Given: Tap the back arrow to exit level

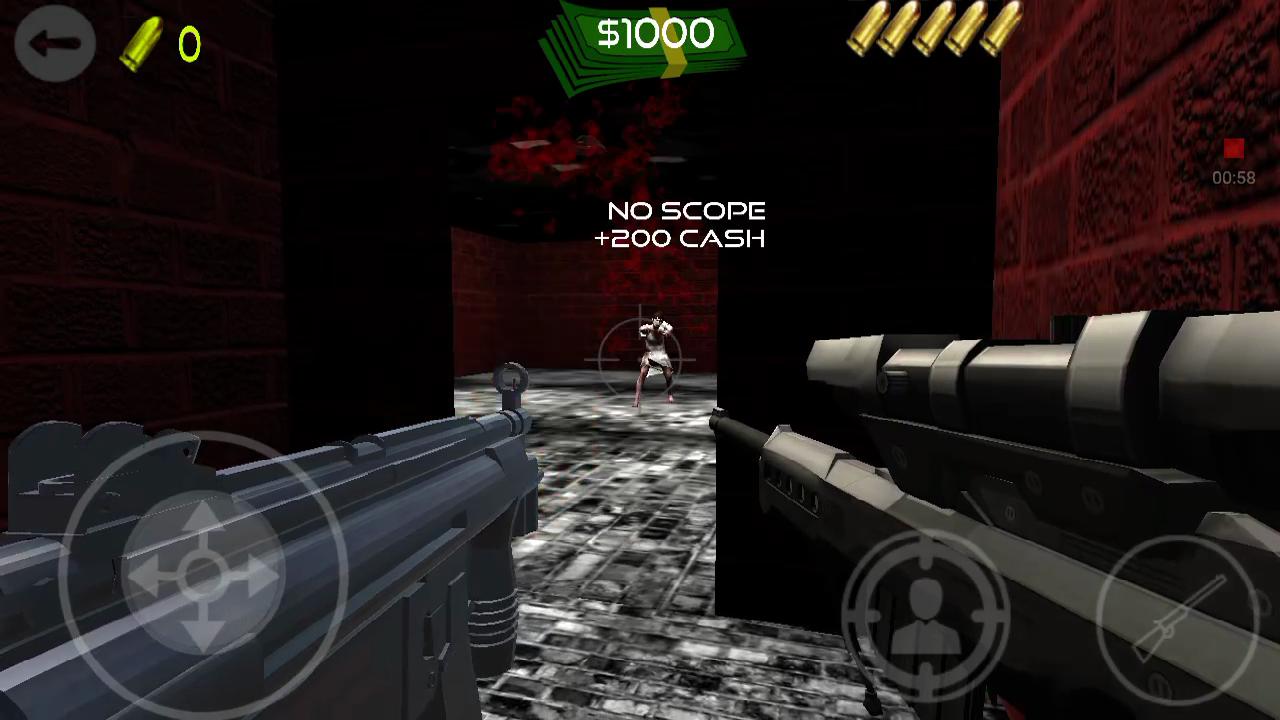Looking at the screenshot, I should click(x=55, y=43).
